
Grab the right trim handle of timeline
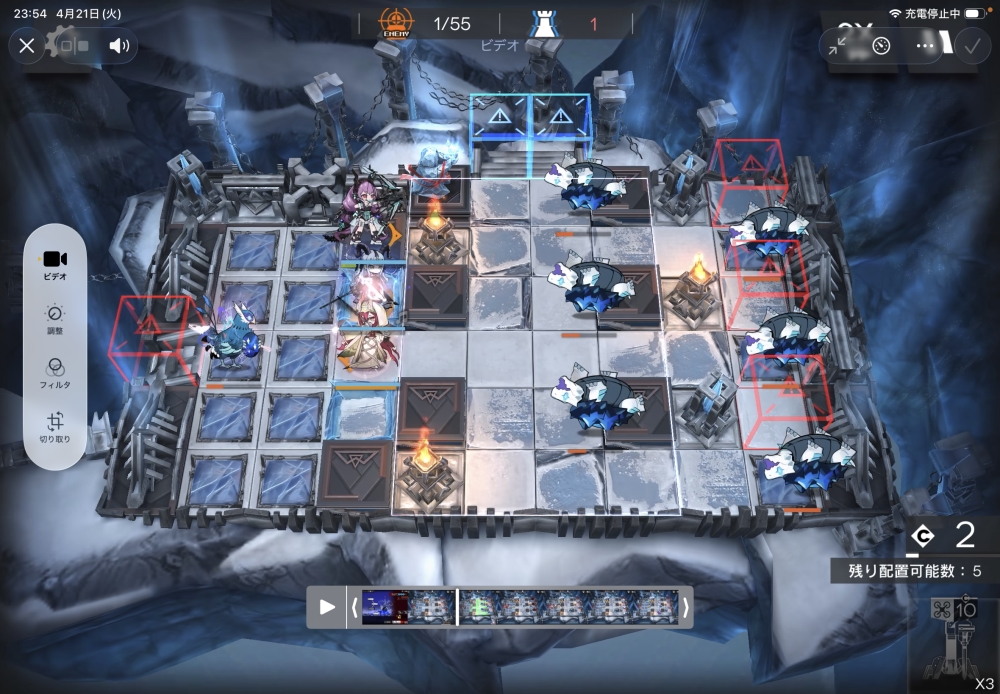pyautogui.click(x=685, y=607)
